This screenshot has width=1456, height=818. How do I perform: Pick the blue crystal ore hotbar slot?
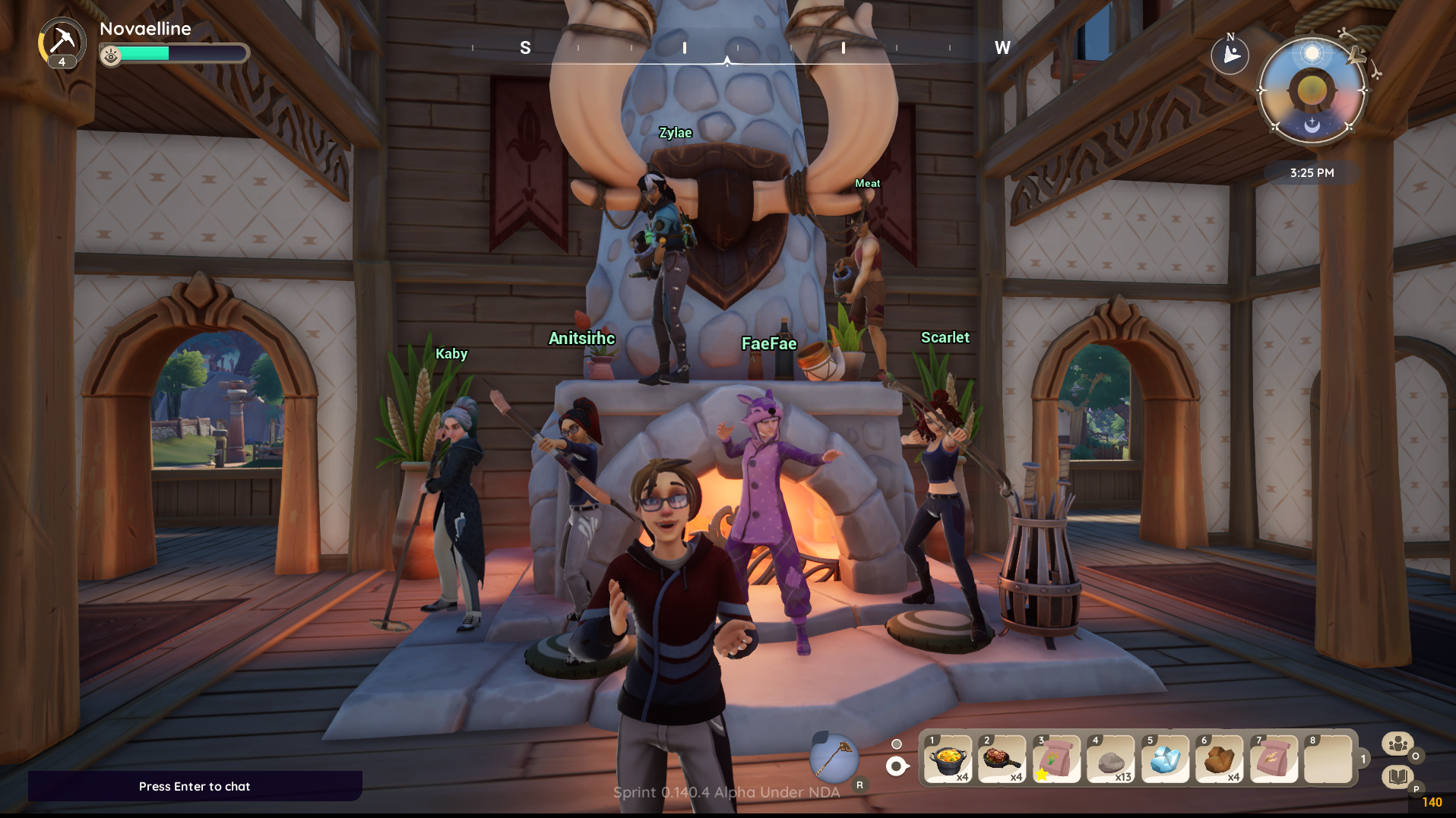click(x=1165, y=759)
